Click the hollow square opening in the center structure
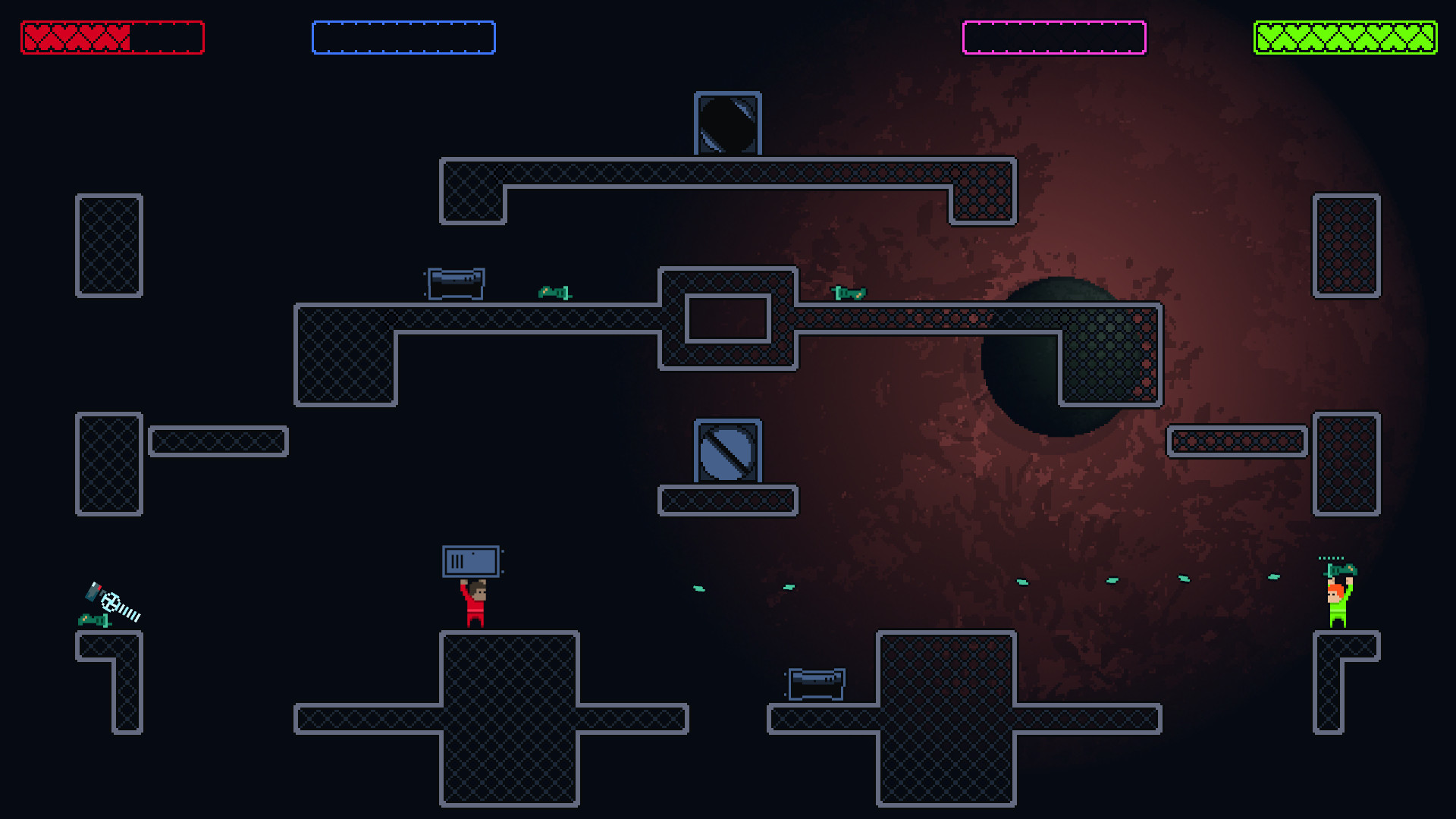The image size is (1456, 819). point(729,319)
